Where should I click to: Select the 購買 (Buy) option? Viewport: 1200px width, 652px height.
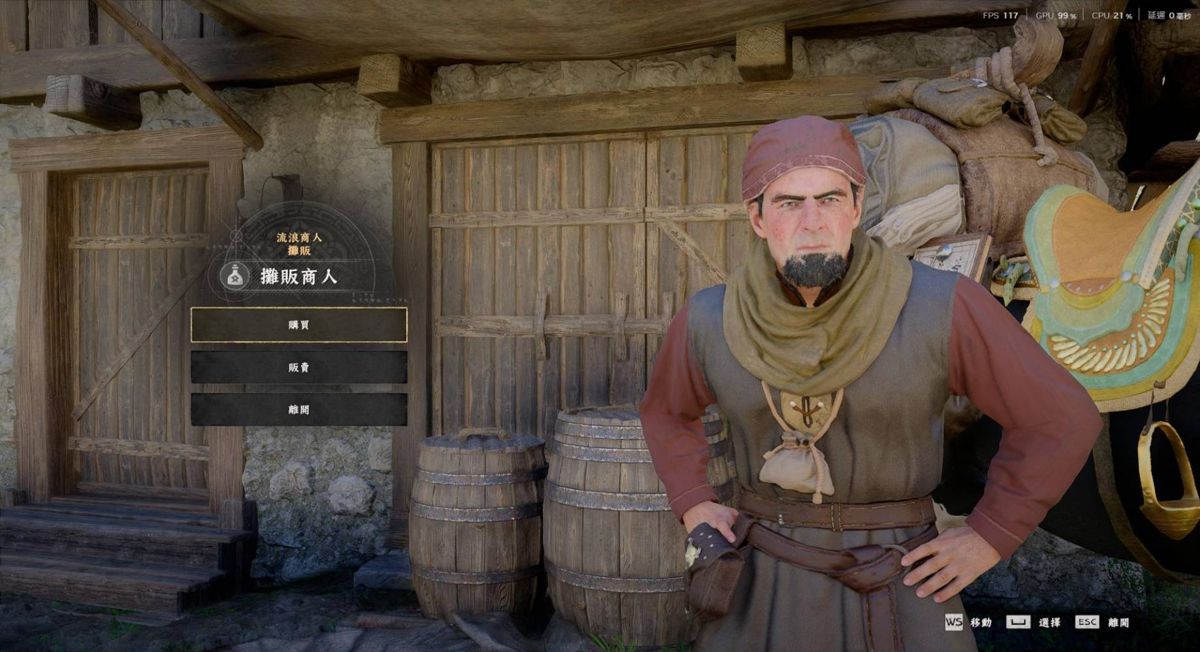tap(299, 325)
